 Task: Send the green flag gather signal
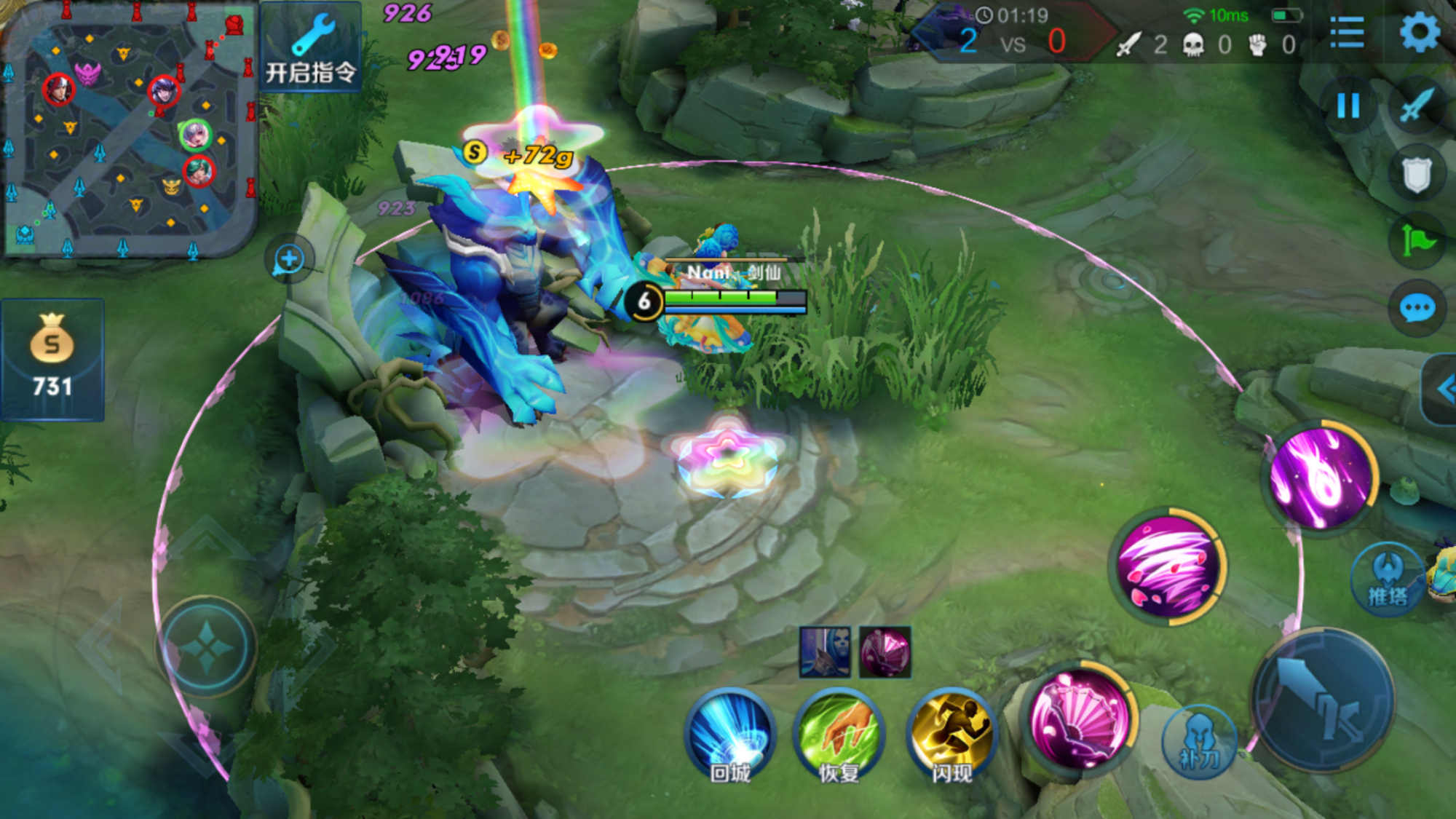click(1417, 241)
